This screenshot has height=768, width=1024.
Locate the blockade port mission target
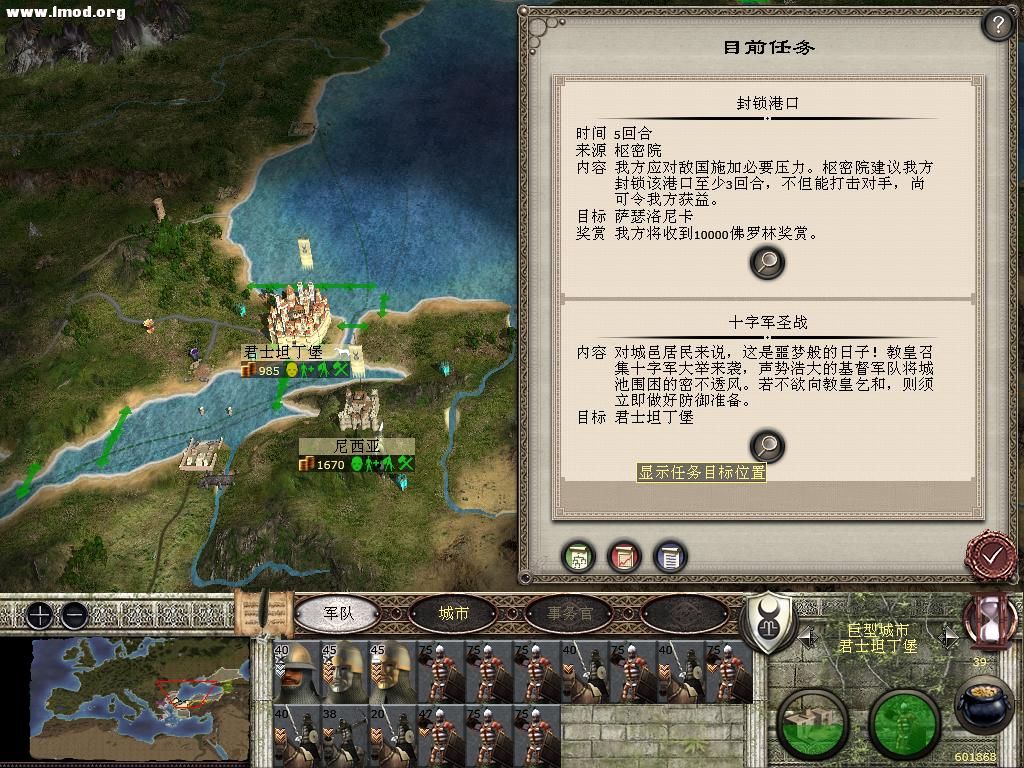tap(767, 263)
